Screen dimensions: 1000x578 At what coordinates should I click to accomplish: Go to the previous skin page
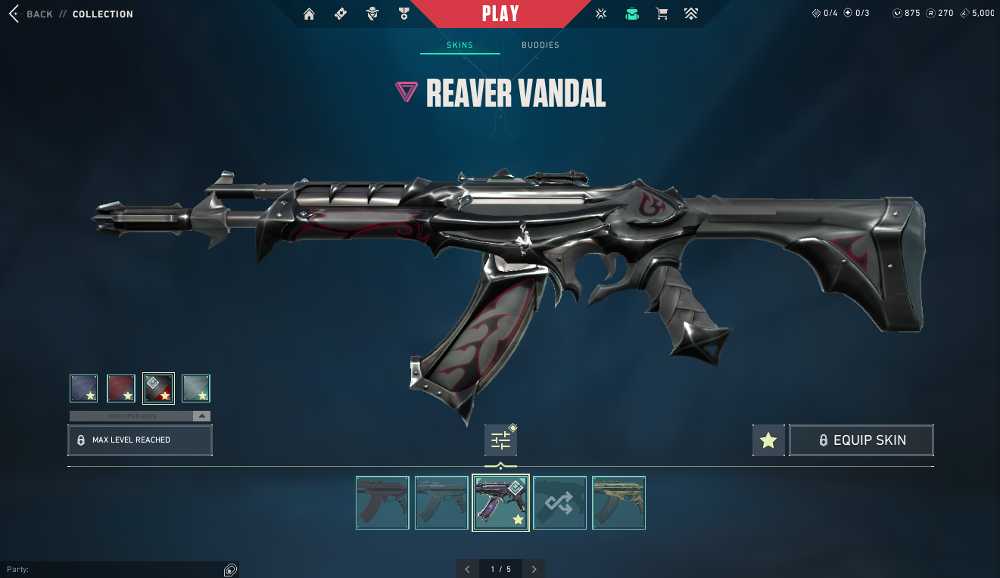(x=467, y=569)
